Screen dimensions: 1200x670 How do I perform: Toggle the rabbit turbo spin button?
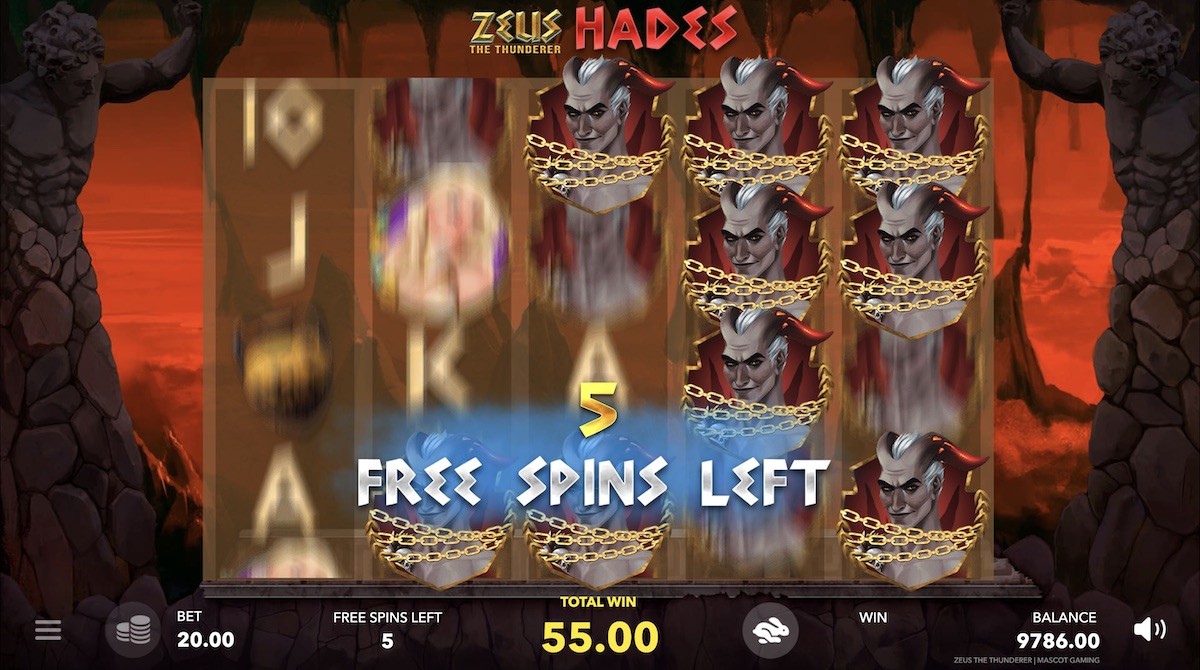coord(770,629)
